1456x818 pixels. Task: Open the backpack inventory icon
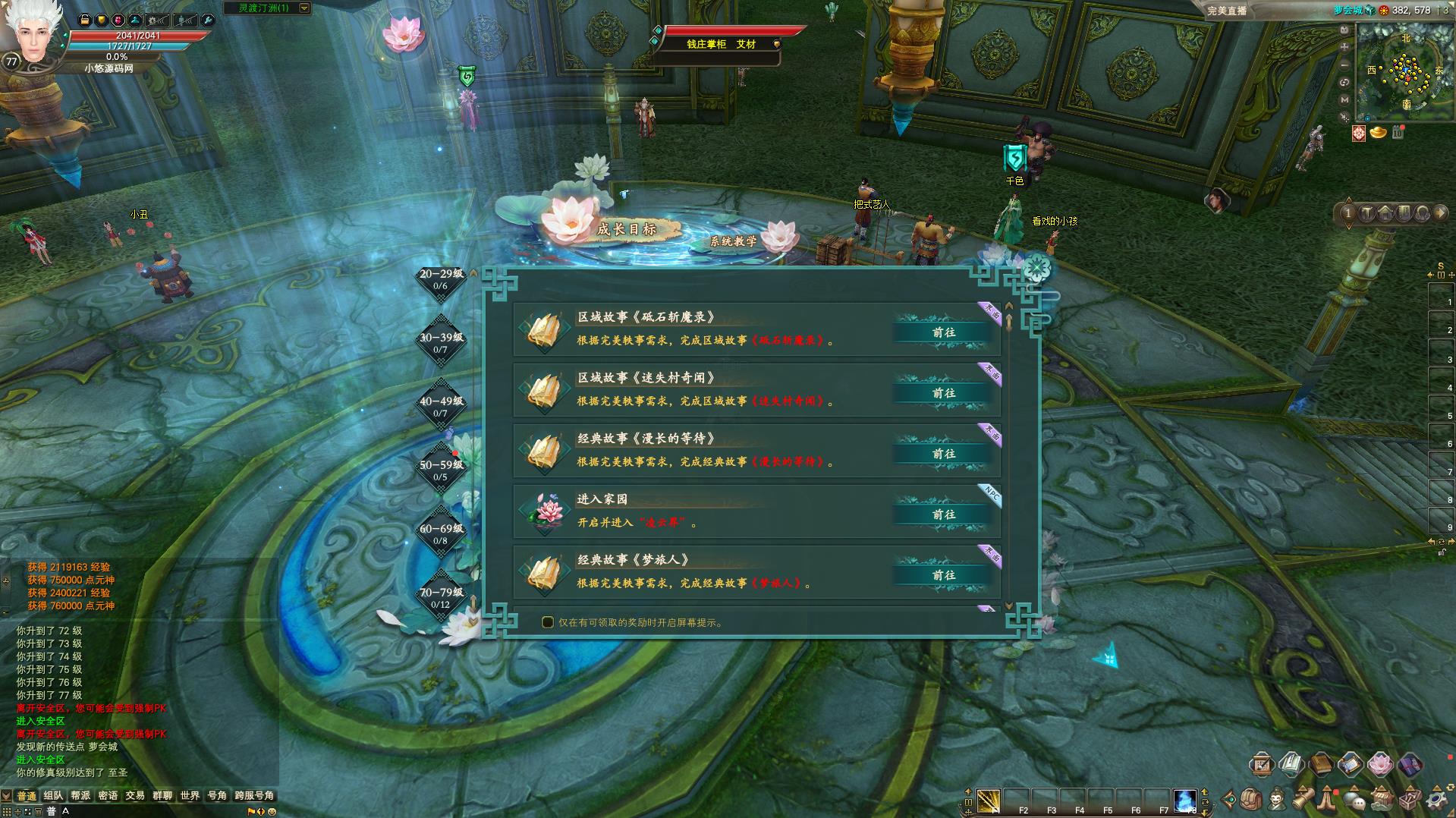1252,800
